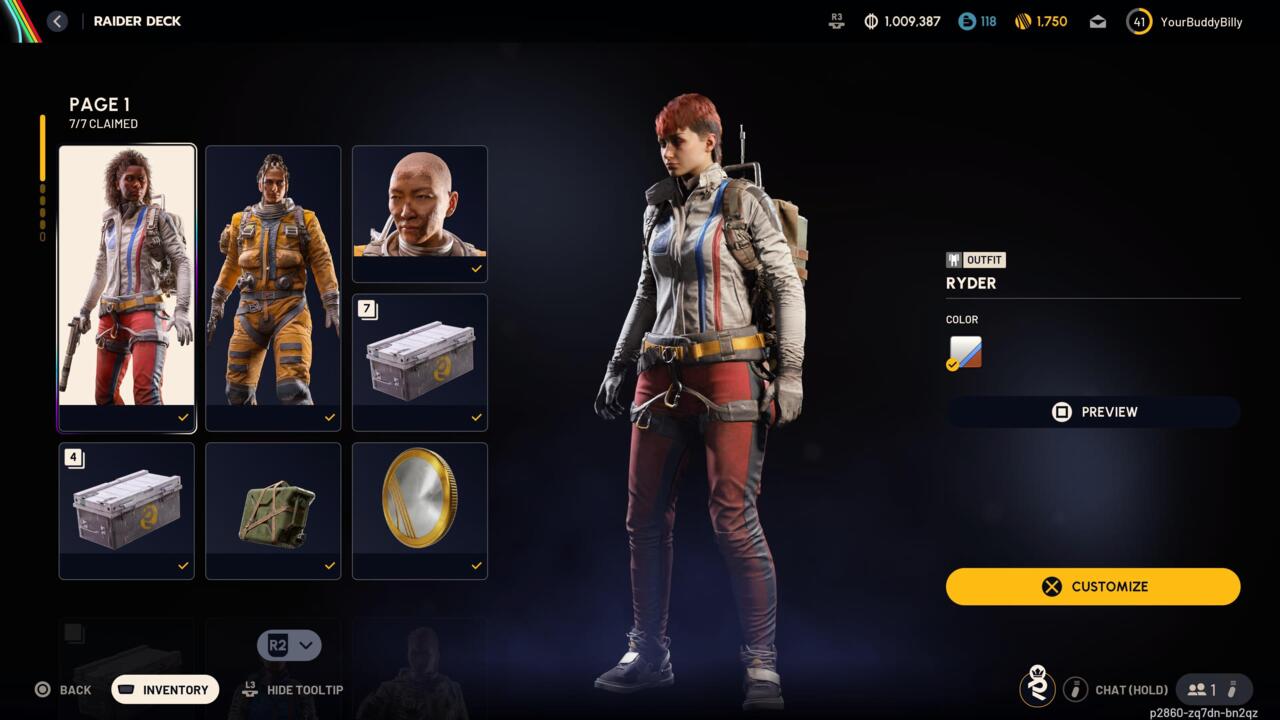Click the crowned raider emblem near chat
This screenshot has height=720, width=1280.
point(1037,689)
